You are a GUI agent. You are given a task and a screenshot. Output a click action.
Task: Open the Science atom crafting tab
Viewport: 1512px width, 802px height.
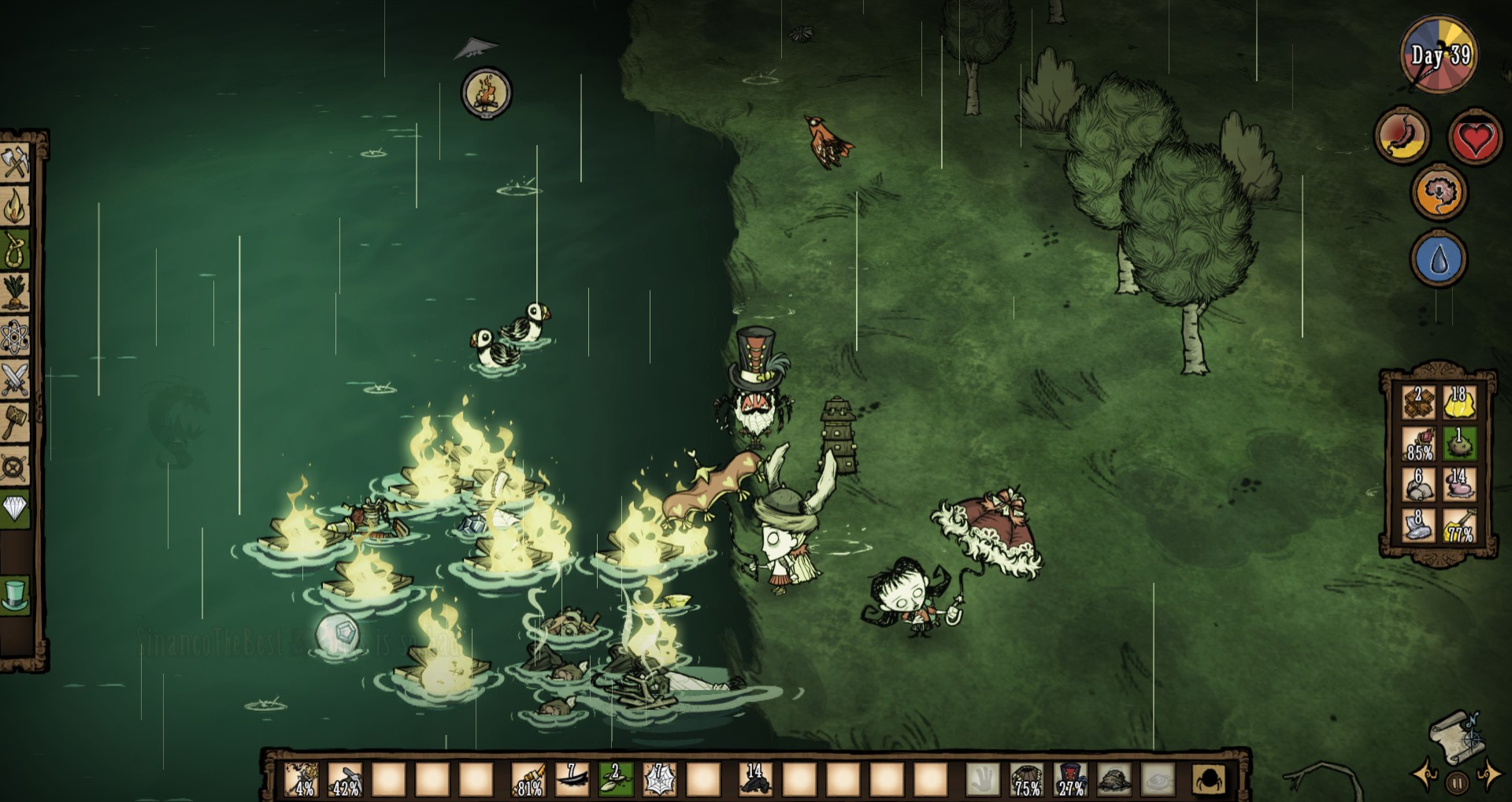(x=15, y=337)
